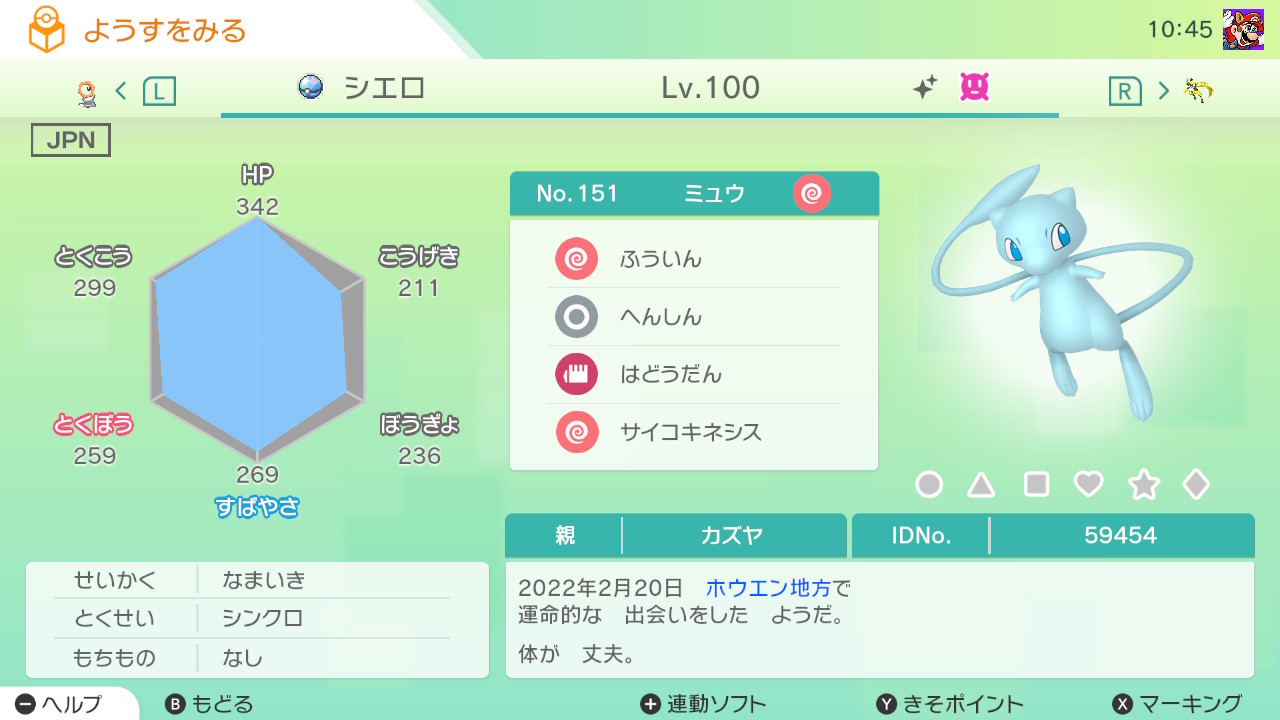Click the Psychic-type icon on サイコキネシス

click(x=576, y=432)
